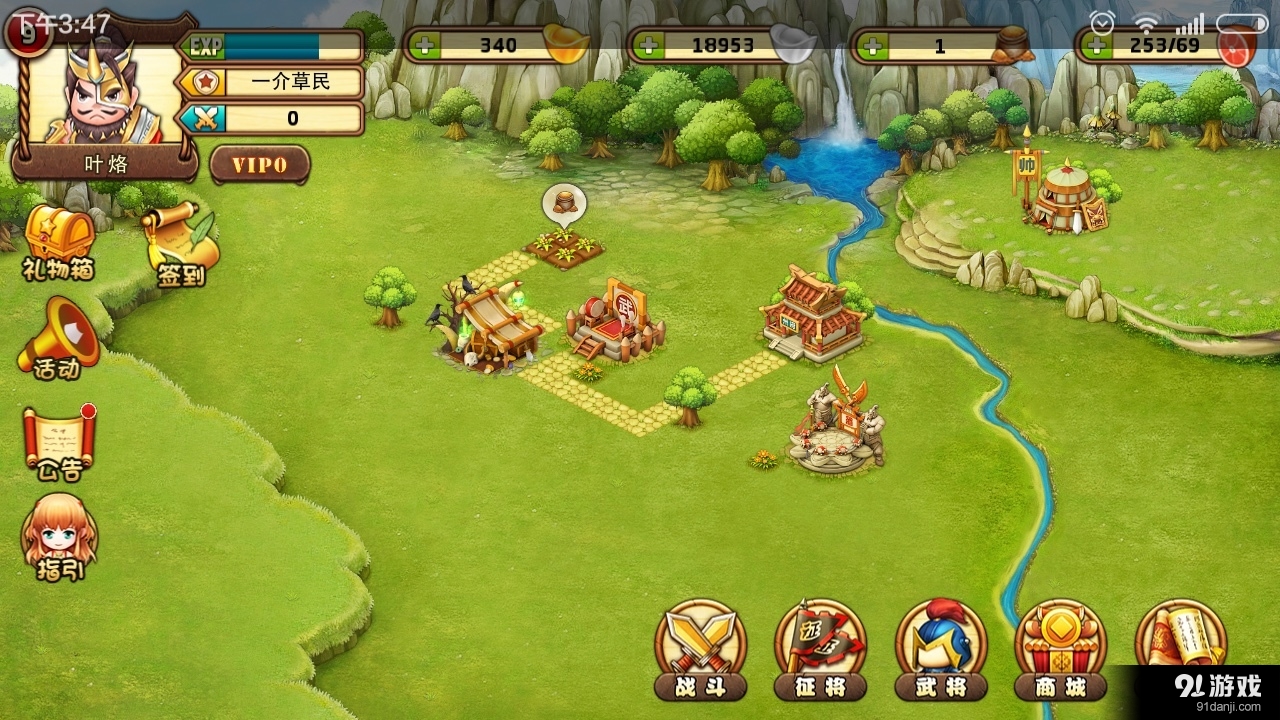1280x720 pixels.
Task: Open the 征将 recruit generals menu
Action: (x=820, y=648)
